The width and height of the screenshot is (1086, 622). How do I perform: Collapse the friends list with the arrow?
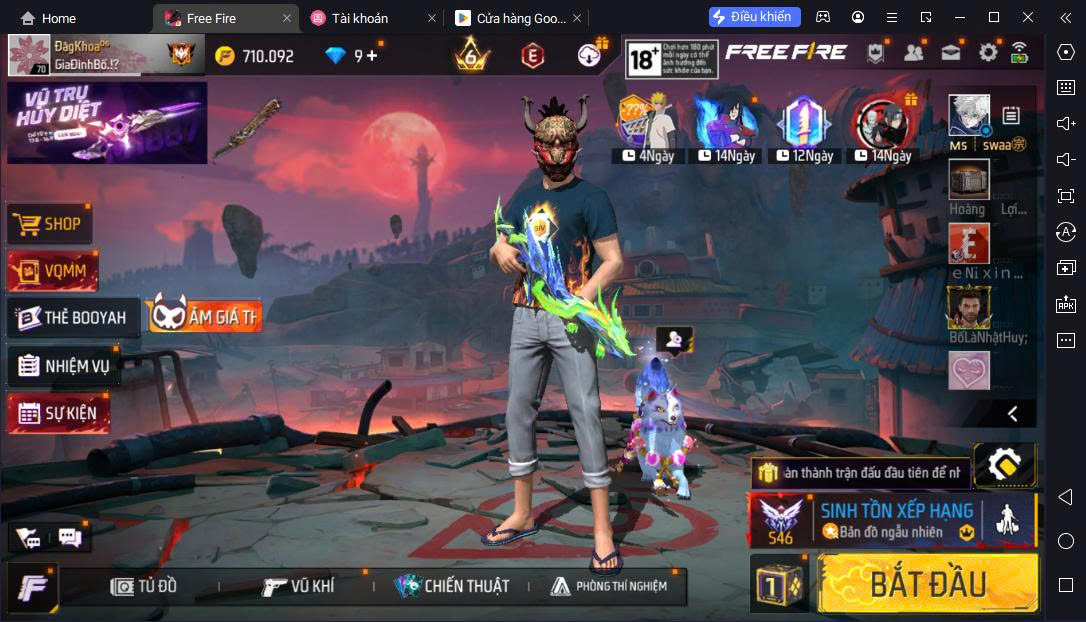point(1012,413)
